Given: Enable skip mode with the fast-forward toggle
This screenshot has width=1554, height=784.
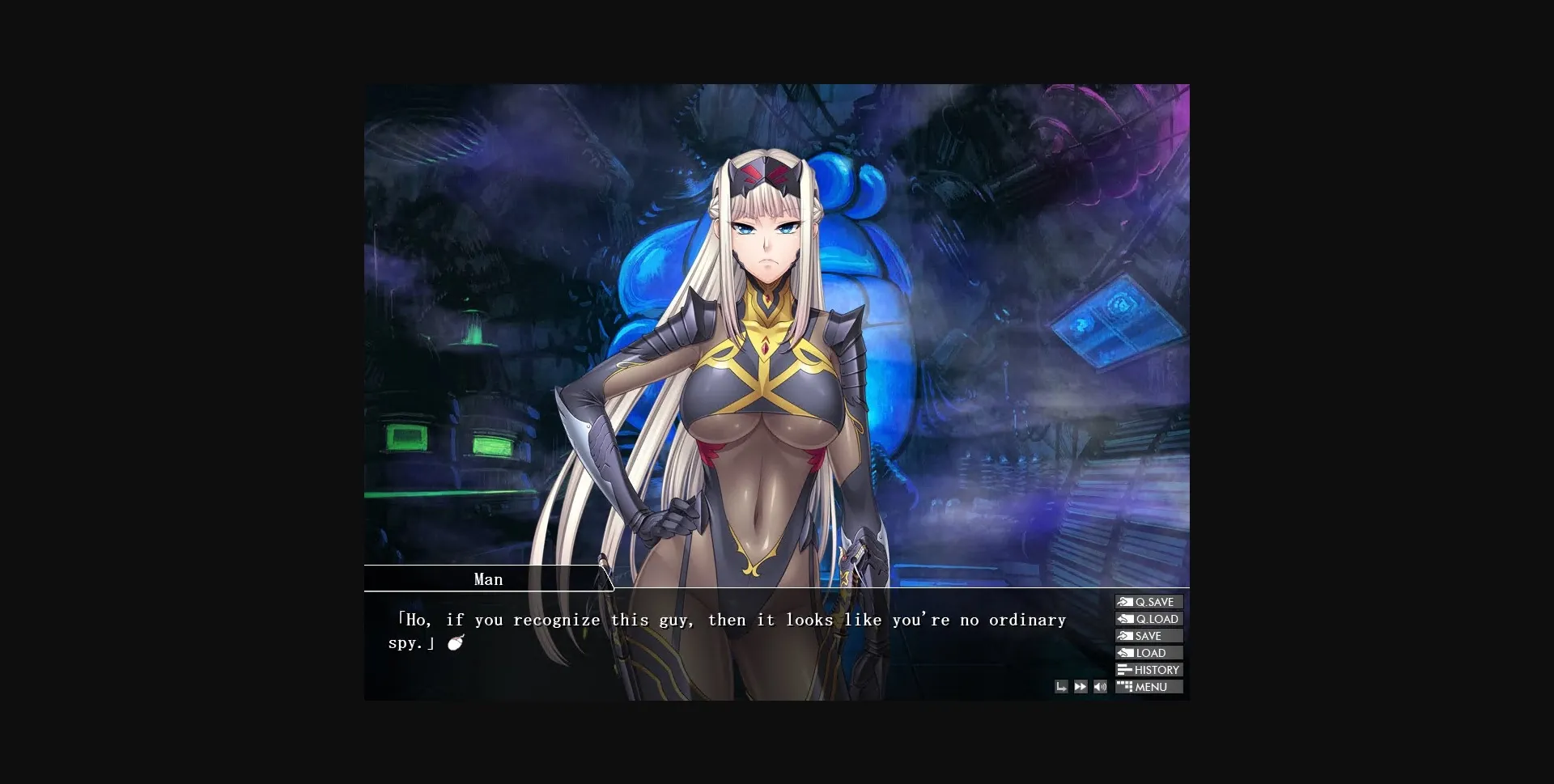Looking at the screenshot, I should pyautogui.click(x=1080, y=686).
